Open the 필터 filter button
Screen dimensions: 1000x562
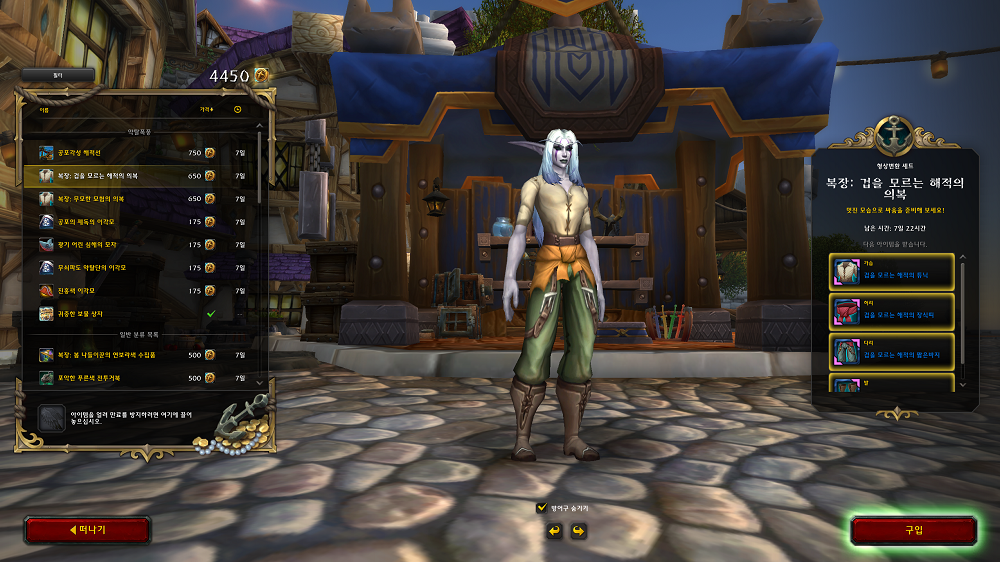[57, 75]
